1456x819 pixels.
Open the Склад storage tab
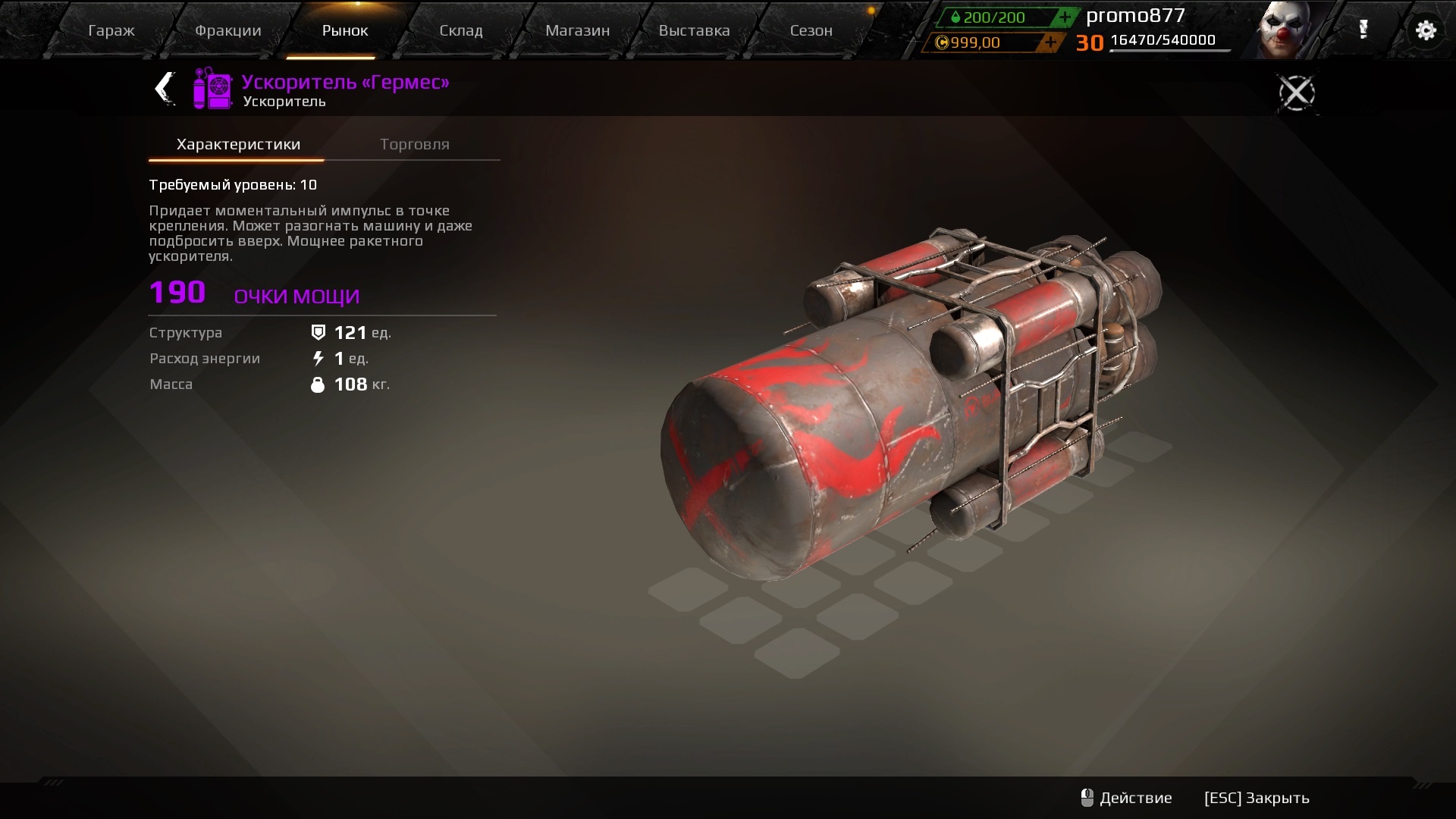(461, 31)
